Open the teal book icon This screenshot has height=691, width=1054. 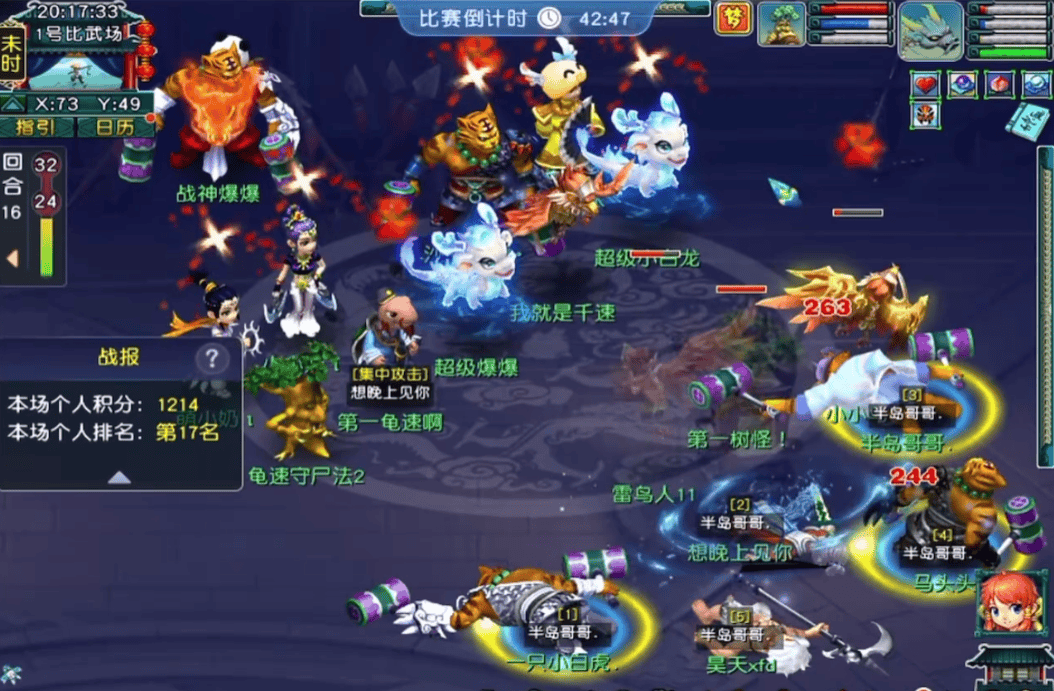[1027, 122]
